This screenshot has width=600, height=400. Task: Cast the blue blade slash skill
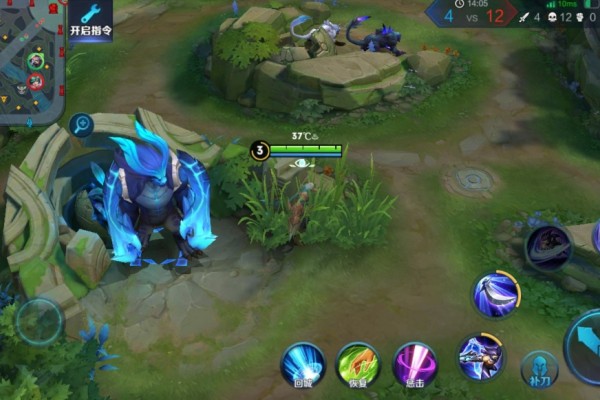pyautogui.click(x=497, y=294)
